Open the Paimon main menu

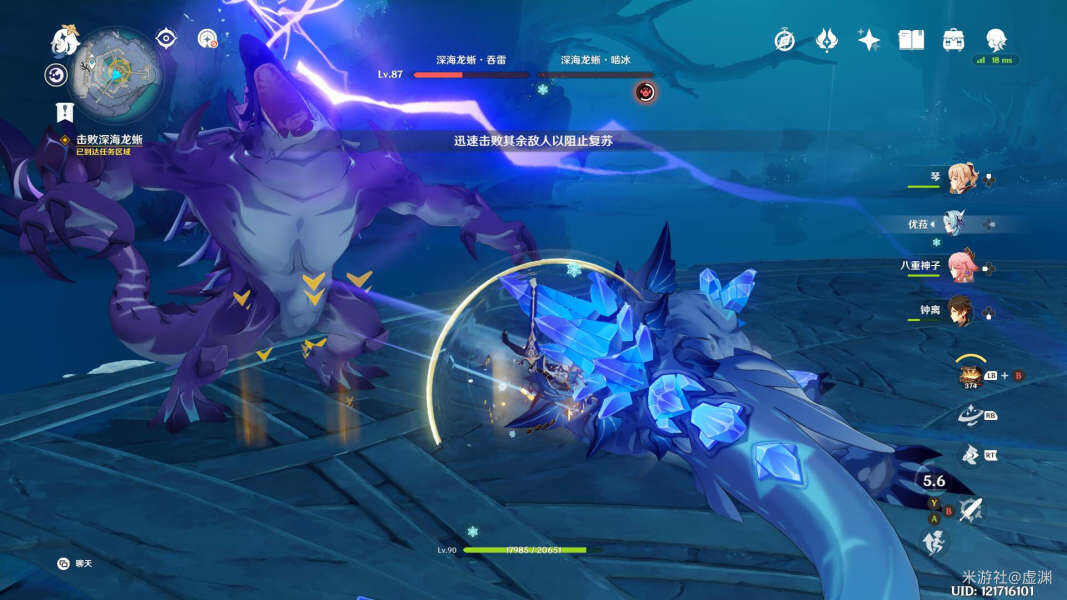(64, 41)
